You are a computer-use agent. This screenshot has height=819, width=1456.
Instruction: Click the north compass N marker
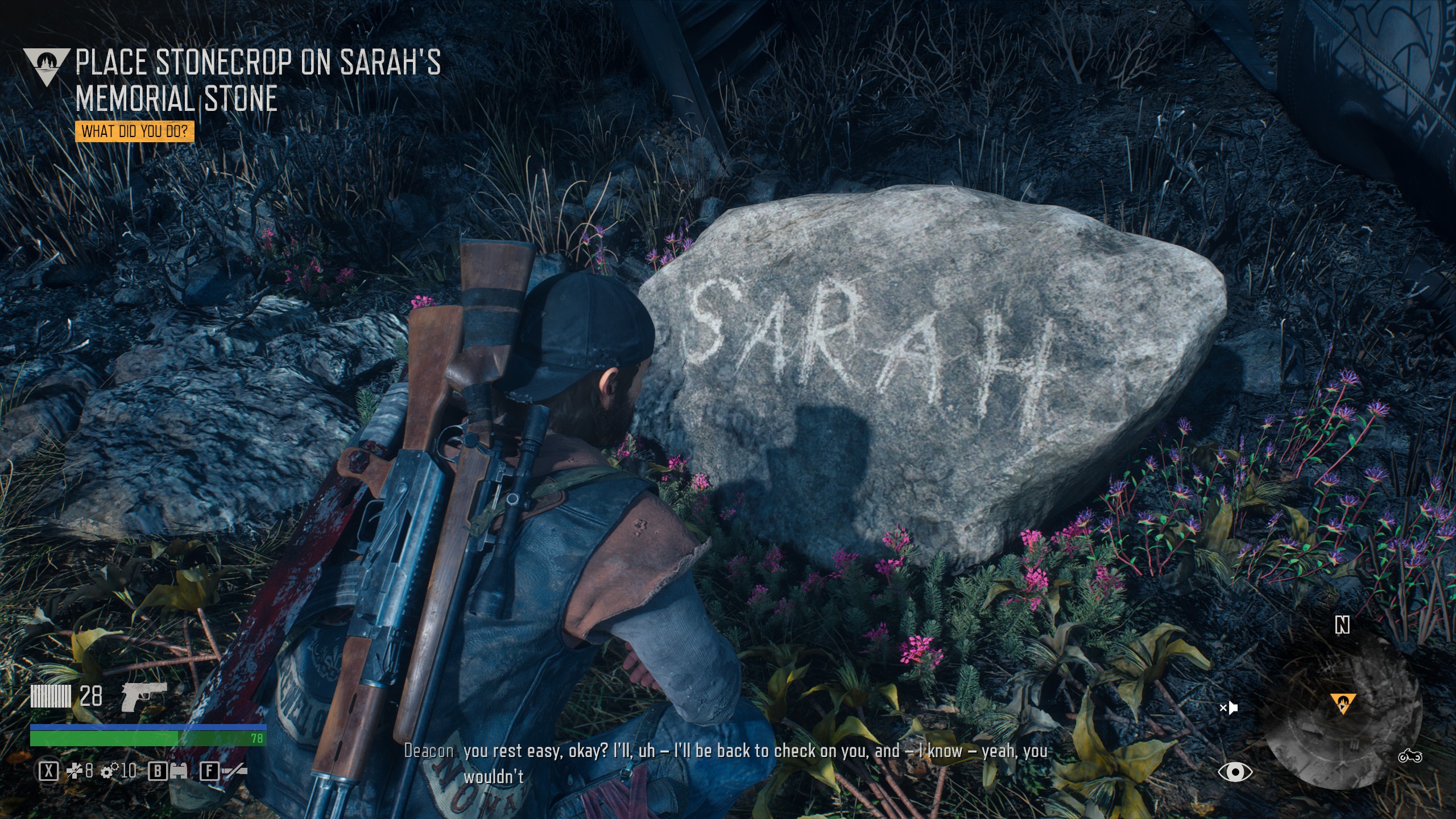coord(1342,626)
